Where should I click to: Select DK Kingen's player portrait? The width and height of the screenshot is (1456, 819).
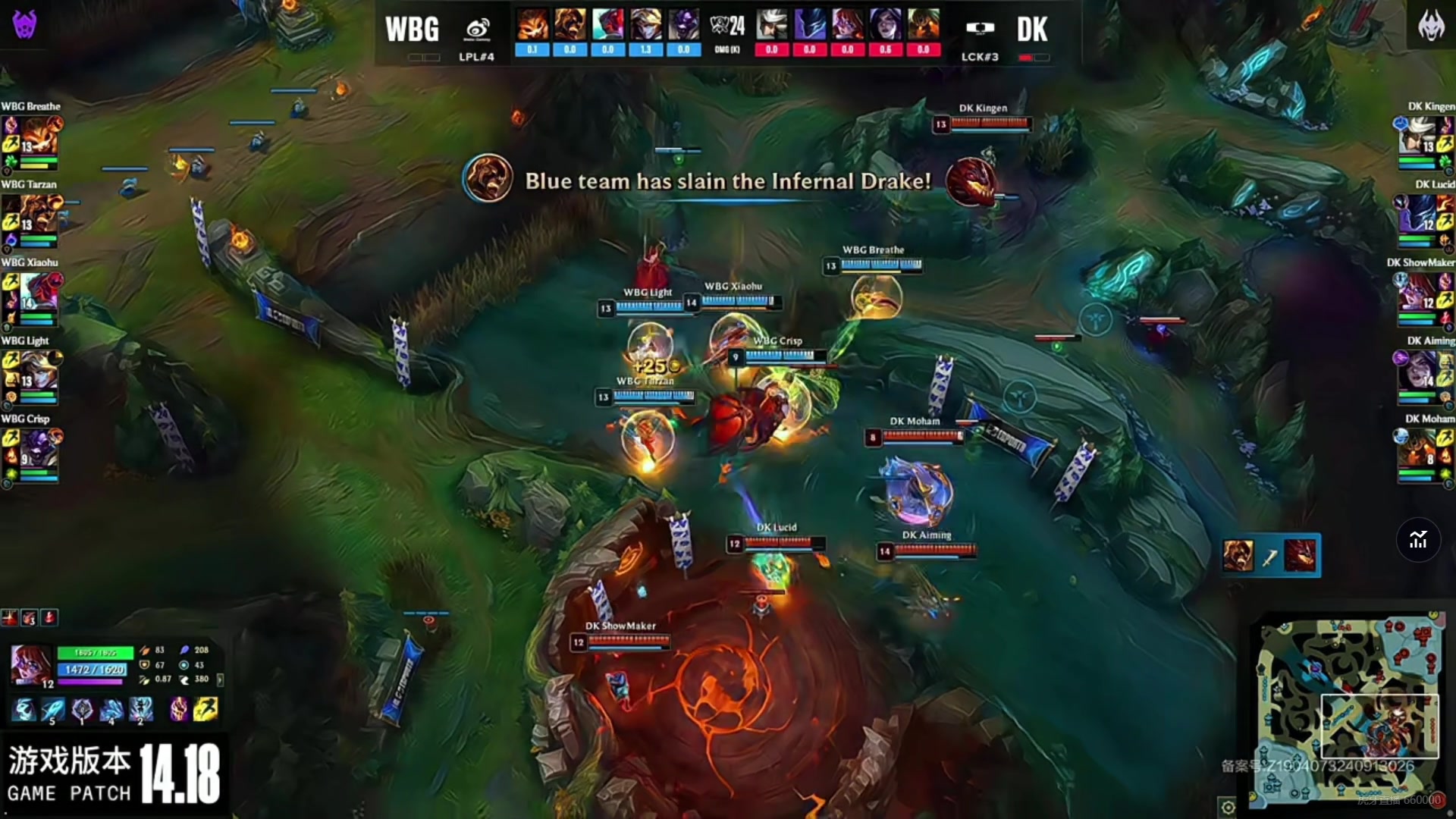click(1418, 136)
